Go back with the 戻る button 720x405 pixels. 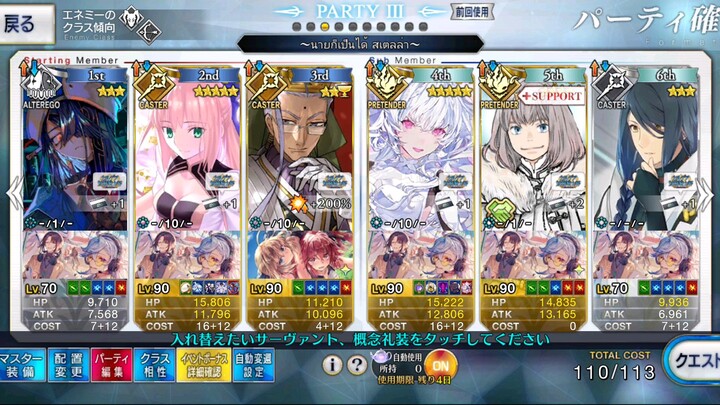(x=26, y=20)
